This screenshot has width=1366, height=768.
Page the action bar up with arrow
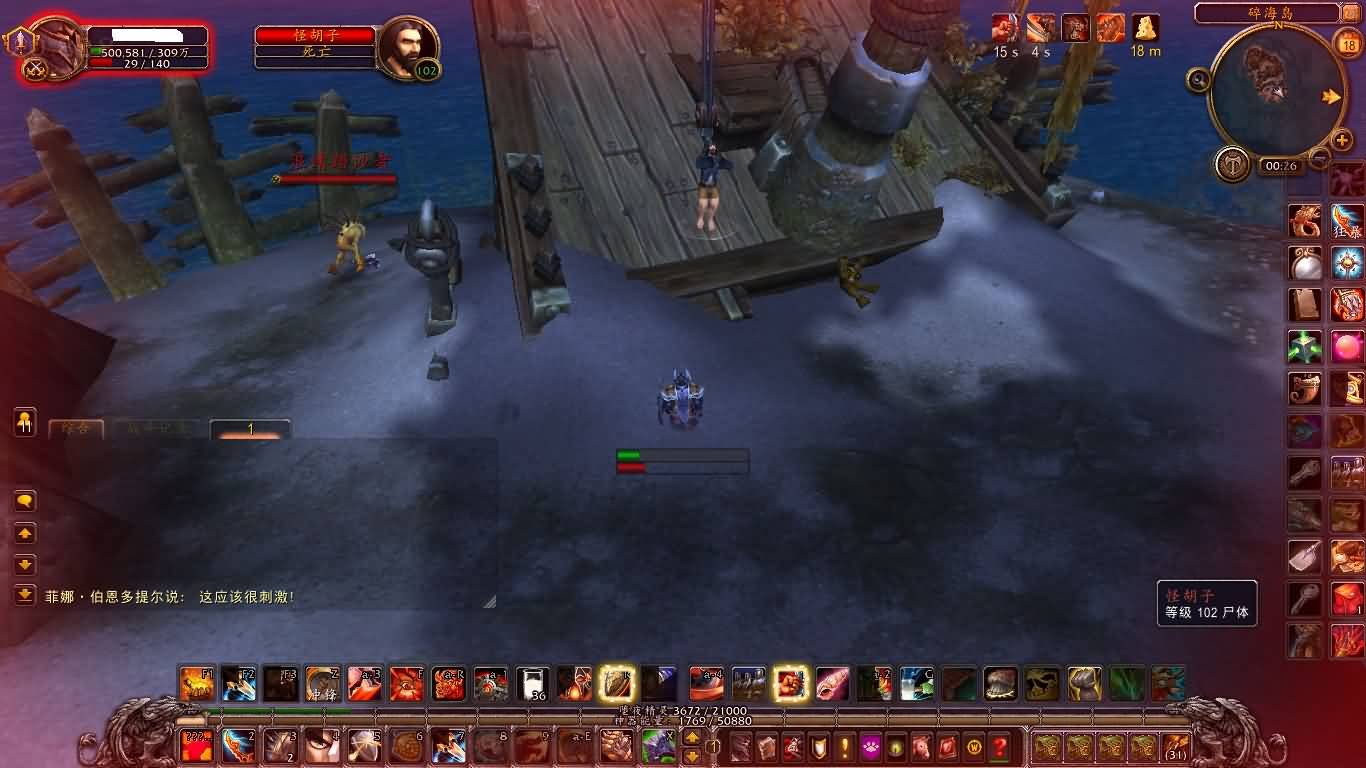point(691,738)
